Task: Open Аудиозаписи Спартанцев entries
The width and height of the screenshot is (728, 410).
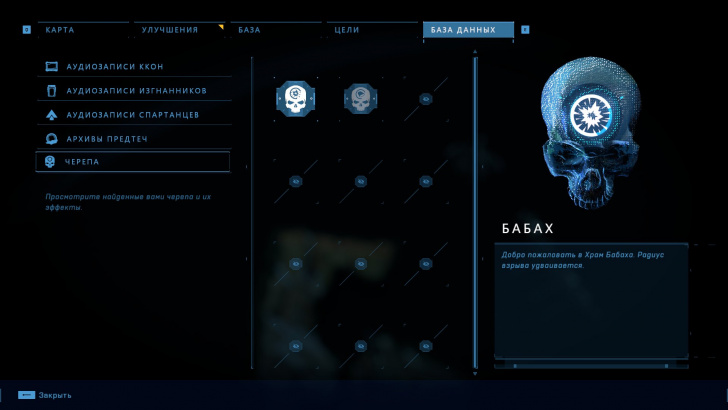Action: pyautogui.click(x=133, y=115)
